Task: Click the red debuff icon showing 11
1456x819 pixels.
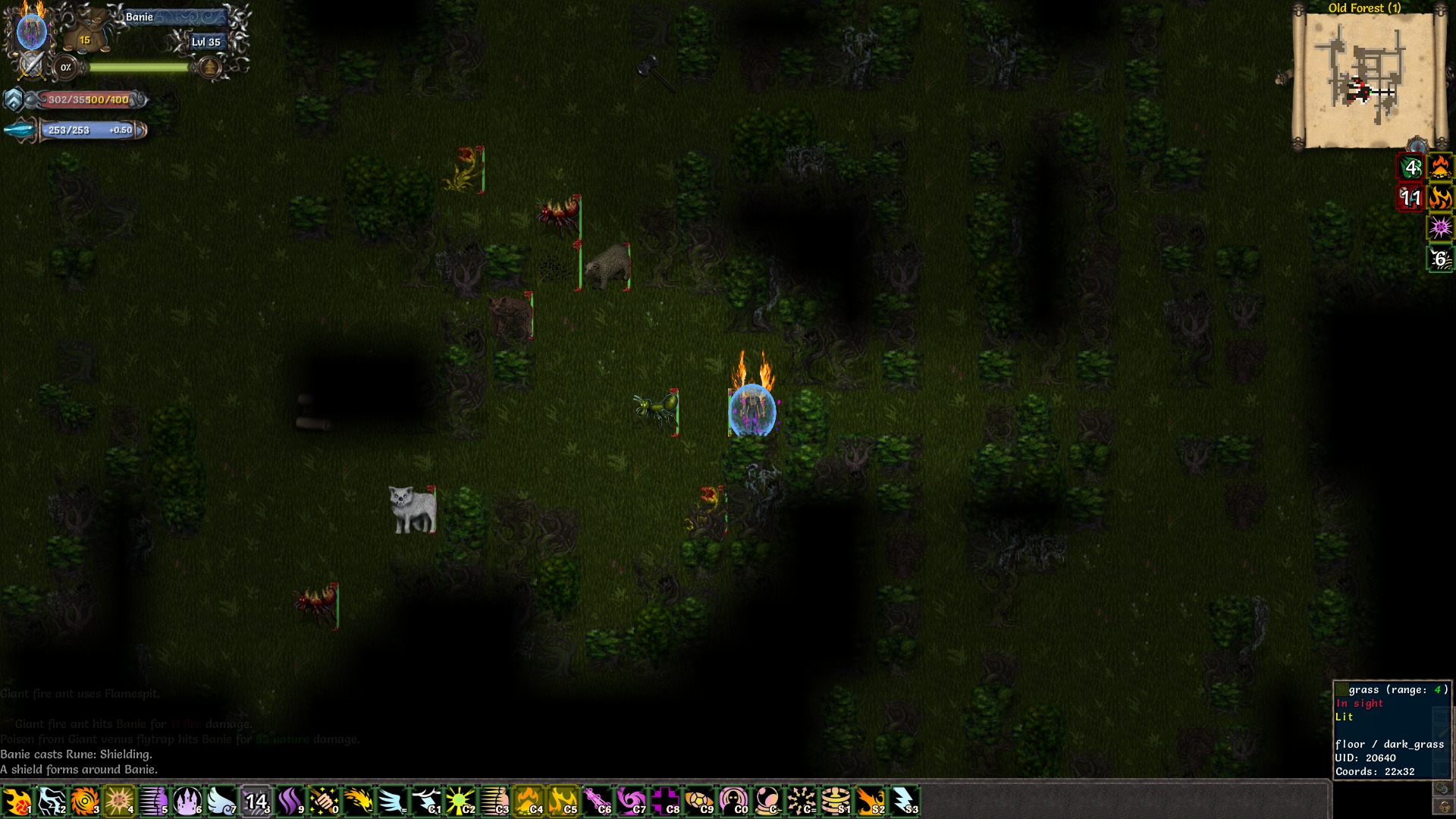Action: 1411,197
